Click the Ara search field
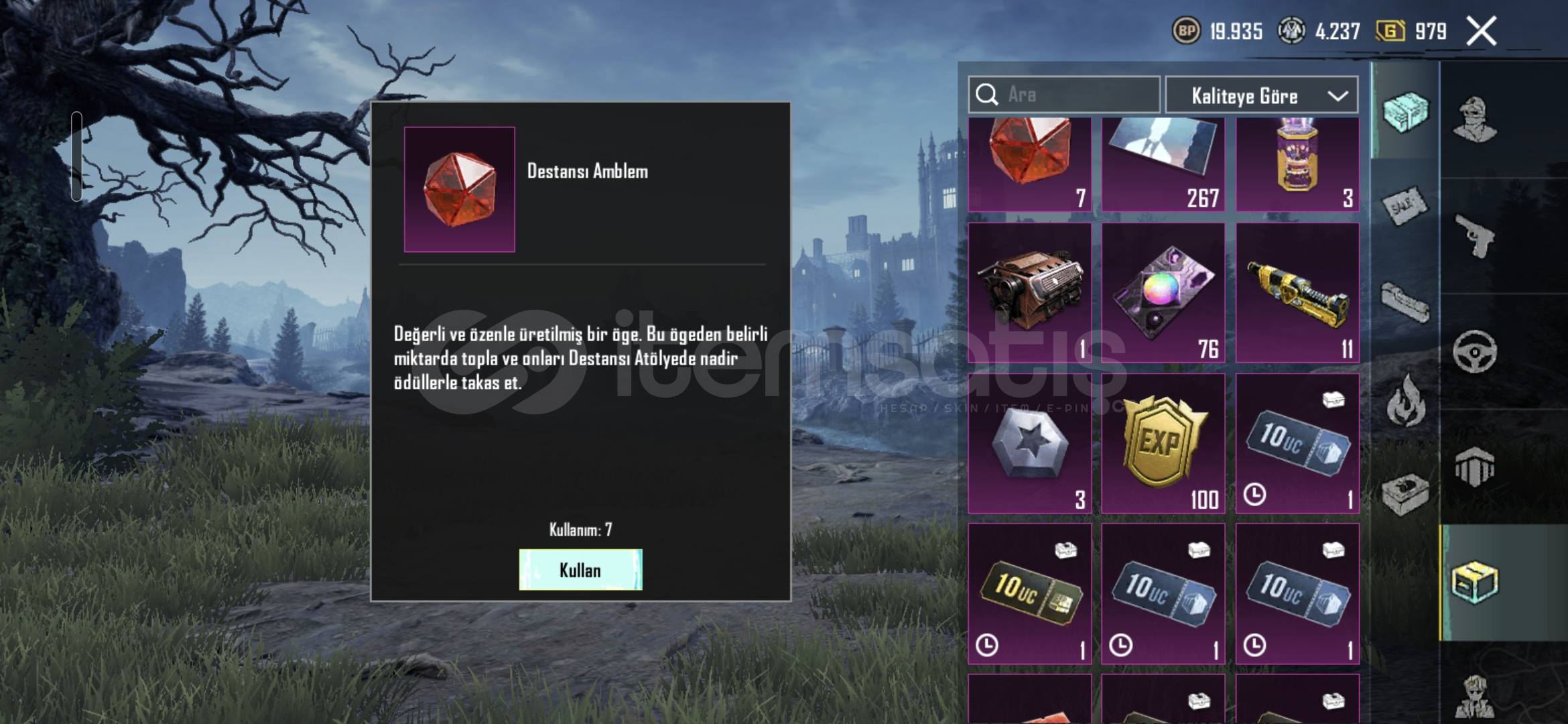The image size is (1568, 724). click(x=1064, y=95)
